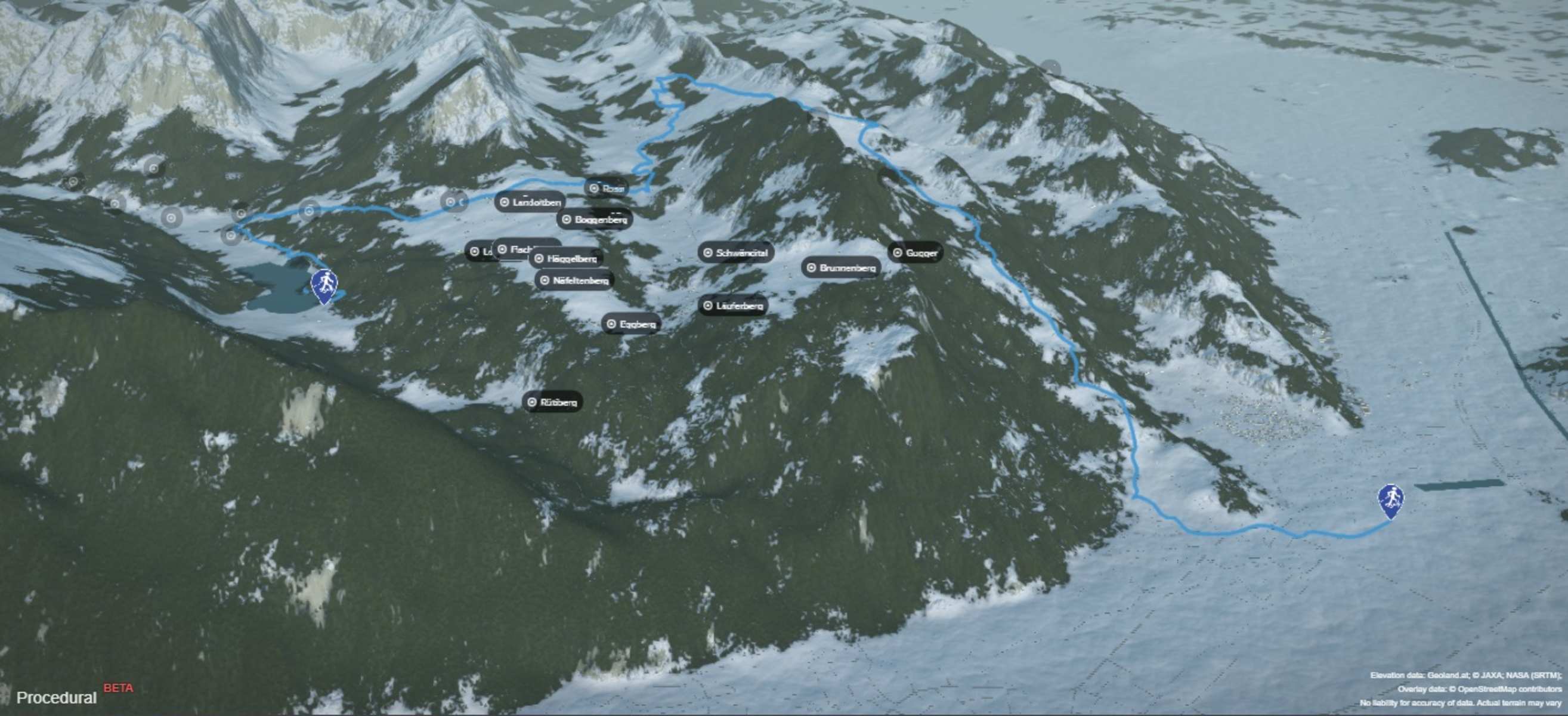
Task: Click the hiker pin beside the lake
Action: click(x=324, y=286)
